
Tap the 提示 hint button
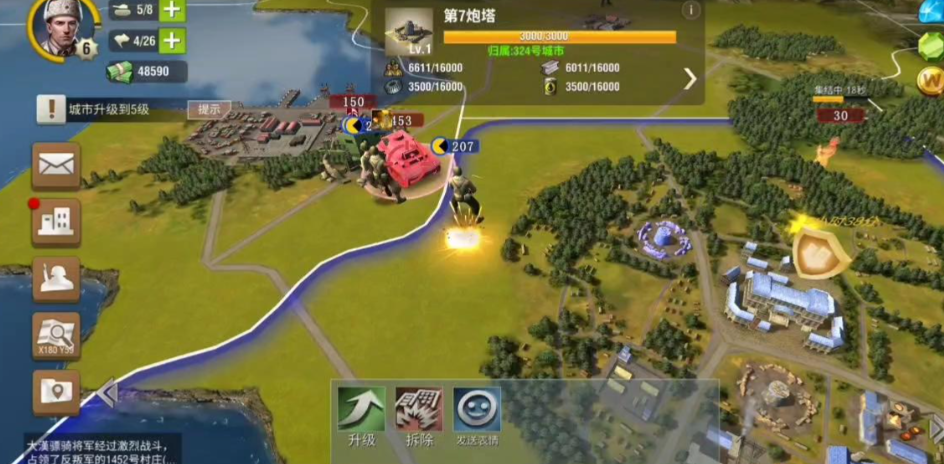[x=209, y=109]
